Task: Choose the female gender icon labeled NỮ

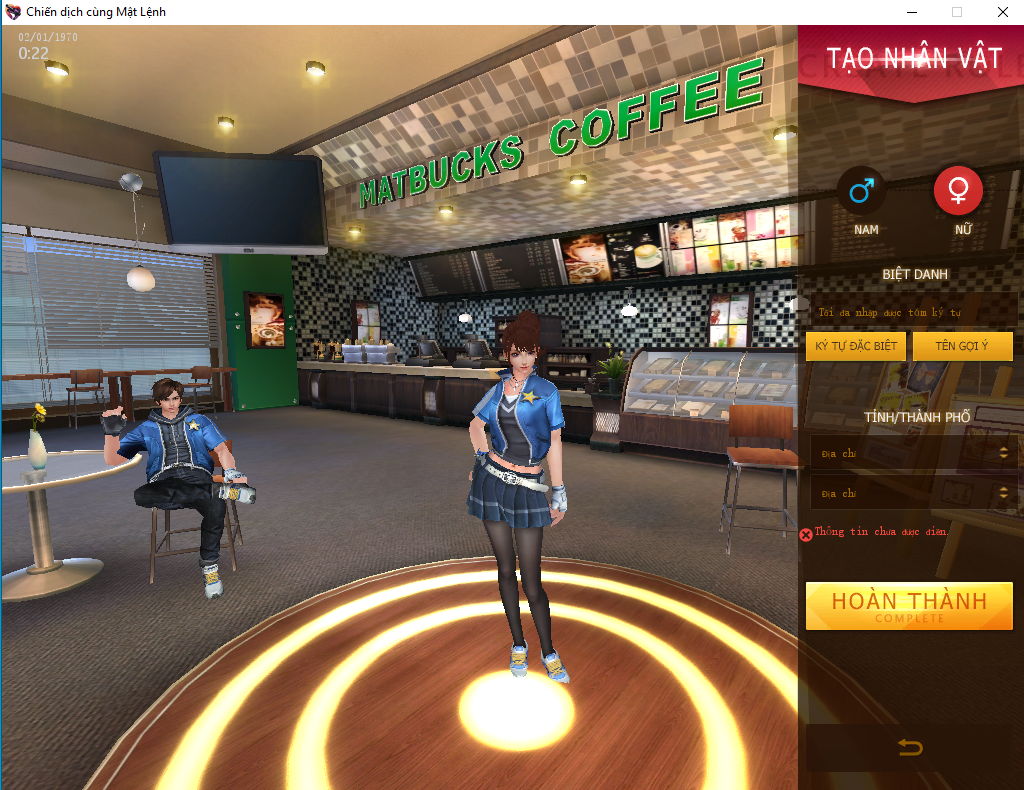Action: pos(957,191)
